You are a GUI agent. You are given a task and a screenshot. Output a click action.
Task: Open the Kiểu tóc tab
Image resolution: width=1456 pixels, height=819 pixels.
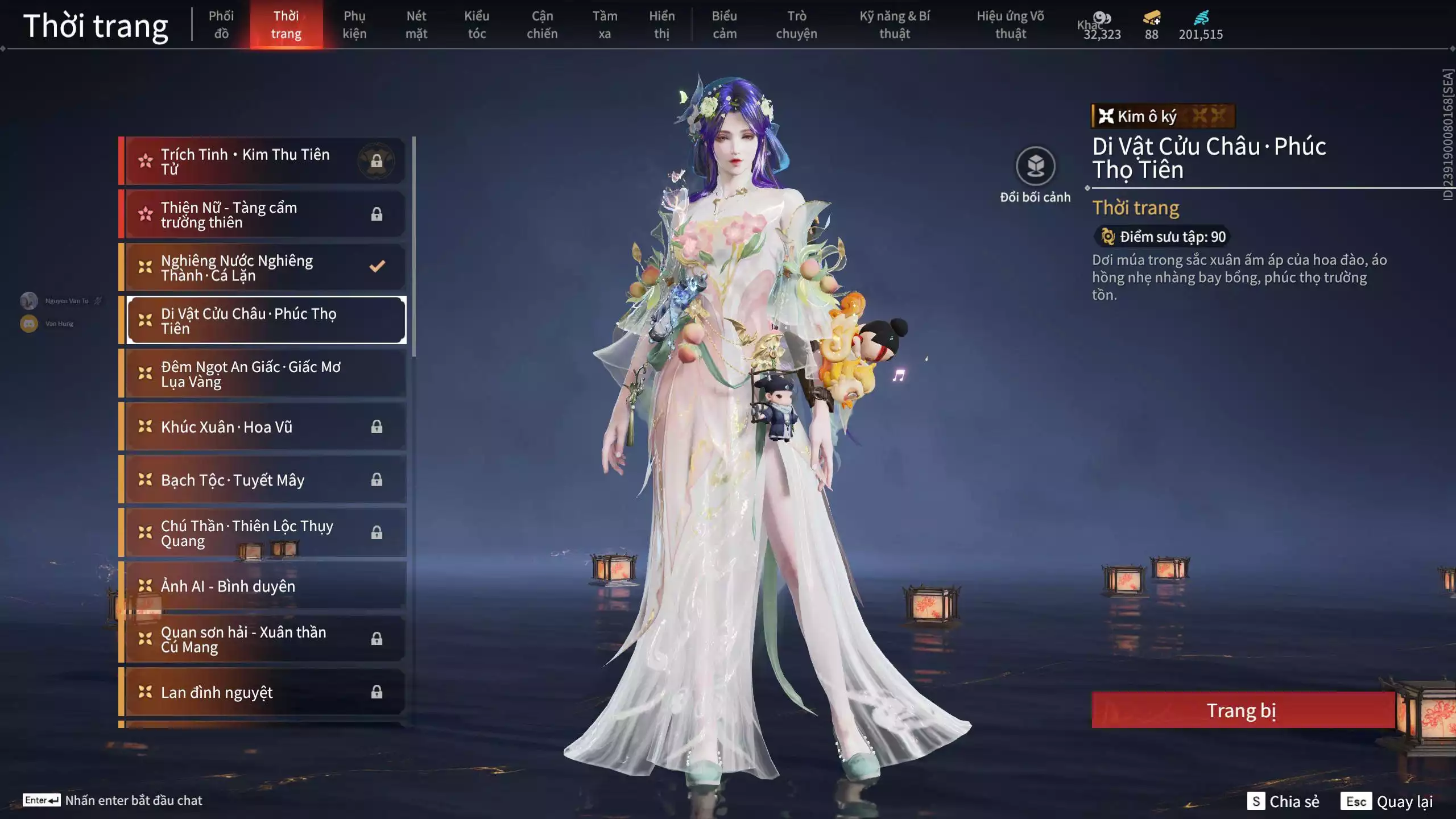pyautogui.click(x=477, y=24)
